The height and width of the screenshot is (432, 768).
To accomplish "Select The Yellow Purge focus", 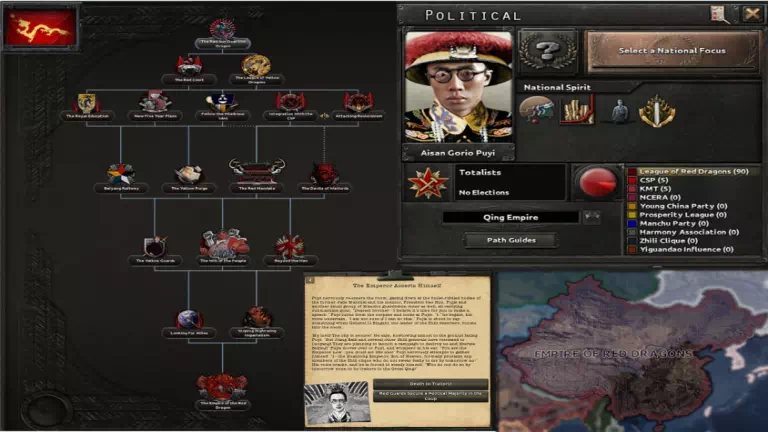I will [188, 176].
